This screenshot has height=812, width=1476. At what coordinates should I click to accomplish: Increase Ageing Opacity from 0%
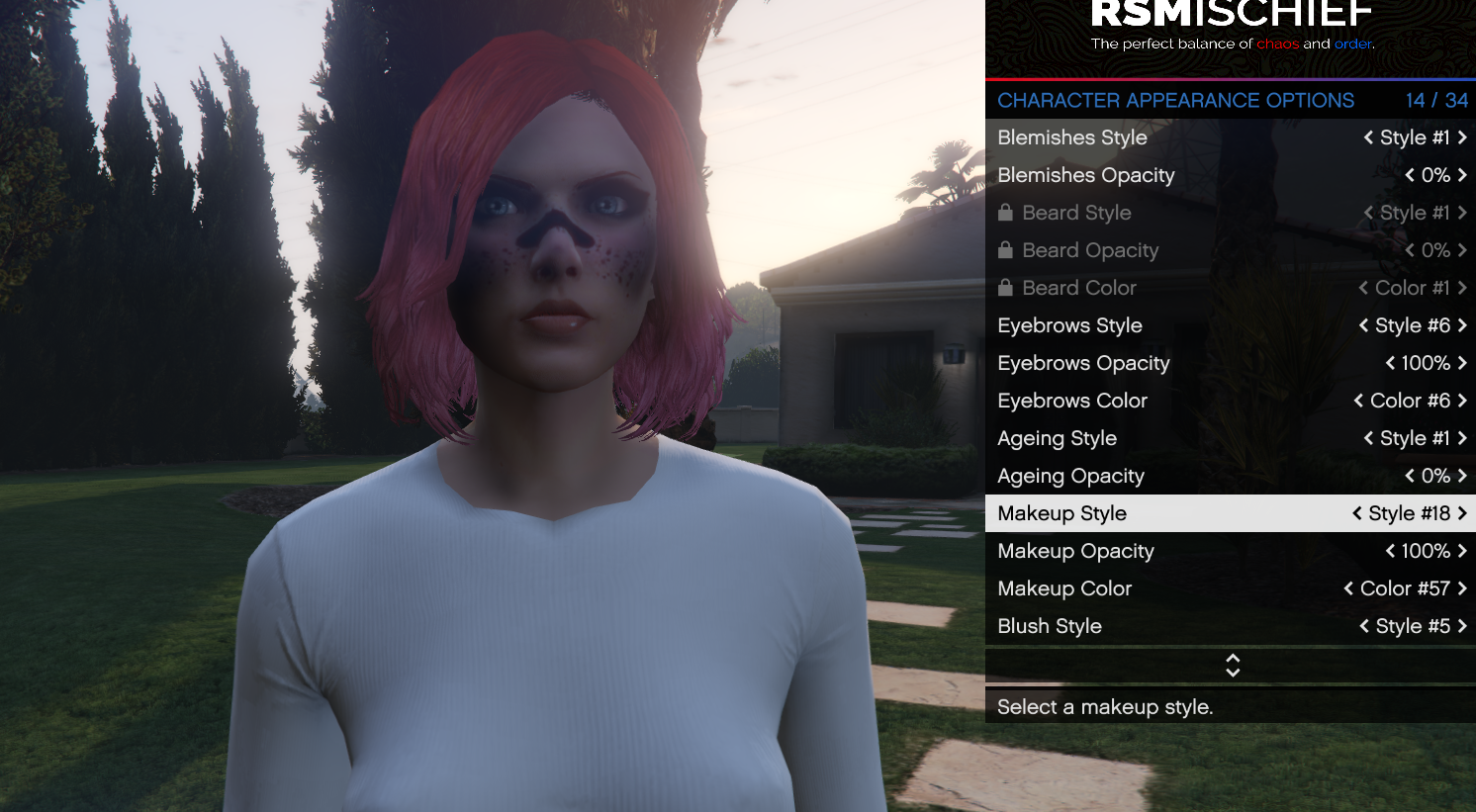1462,476
